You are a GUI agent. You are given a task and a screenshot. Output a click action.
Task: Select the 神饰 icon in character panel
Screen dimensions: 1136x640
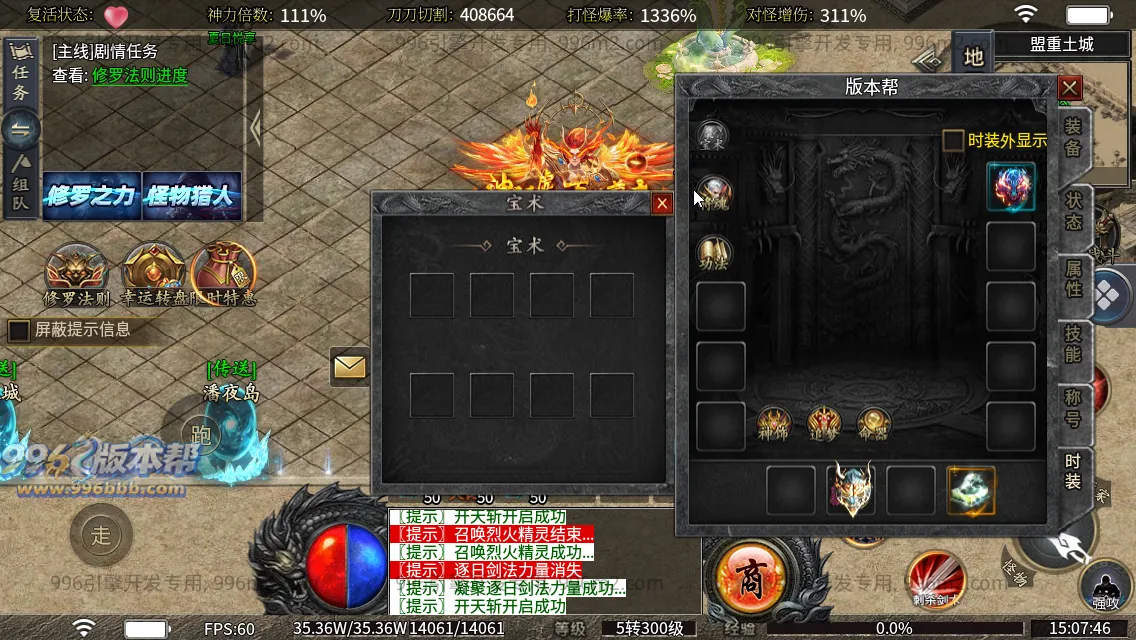[x=773, y=423]
